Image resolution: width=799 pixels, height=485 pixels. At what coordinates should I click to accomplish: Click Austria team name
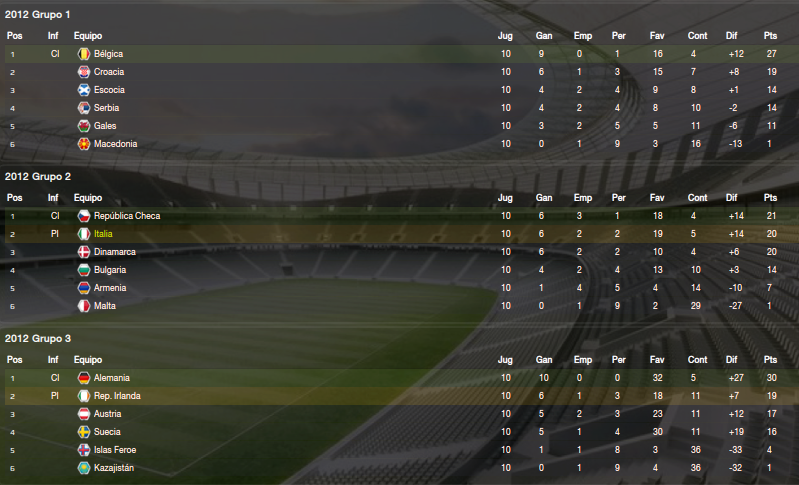click(108, 414)
